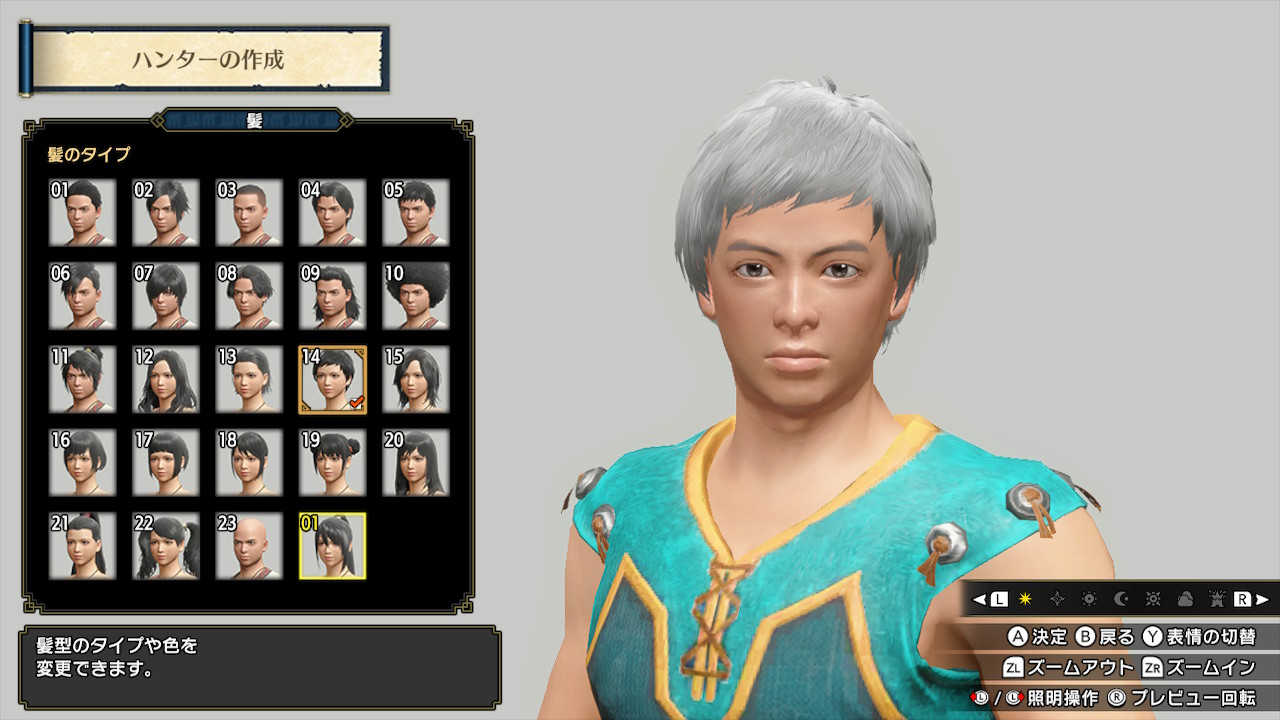Switch lighting to the crescent moon icon

[x=1121, y=599]
